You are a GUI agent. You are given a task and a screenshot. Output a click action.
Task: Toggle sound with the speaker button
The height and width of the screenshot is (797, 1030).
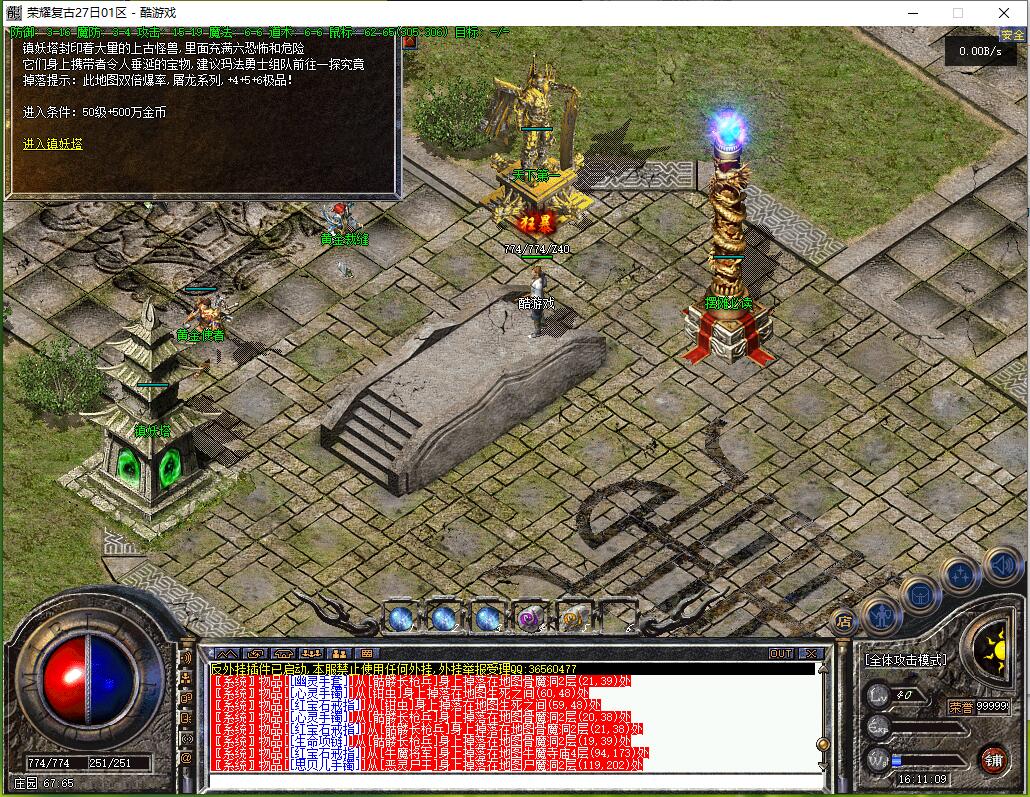click(1001, 565)
